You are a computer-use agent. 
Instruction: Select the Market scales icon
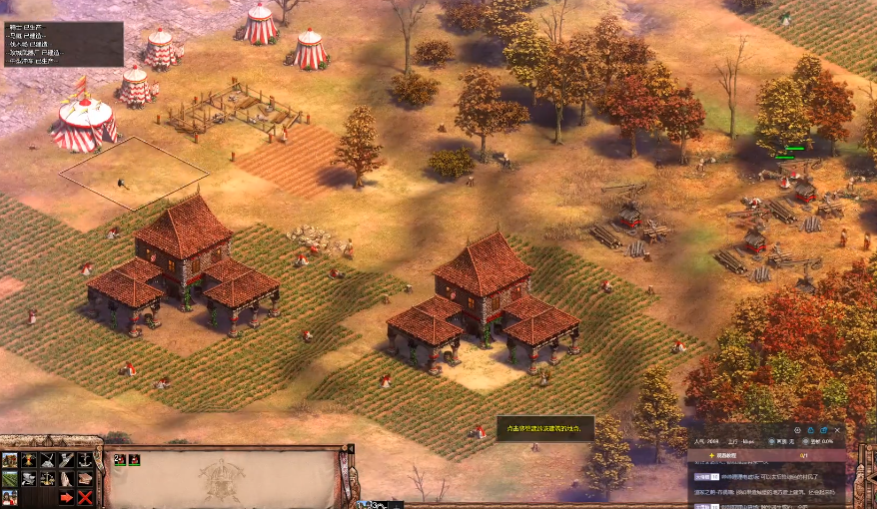click(48, 479)
